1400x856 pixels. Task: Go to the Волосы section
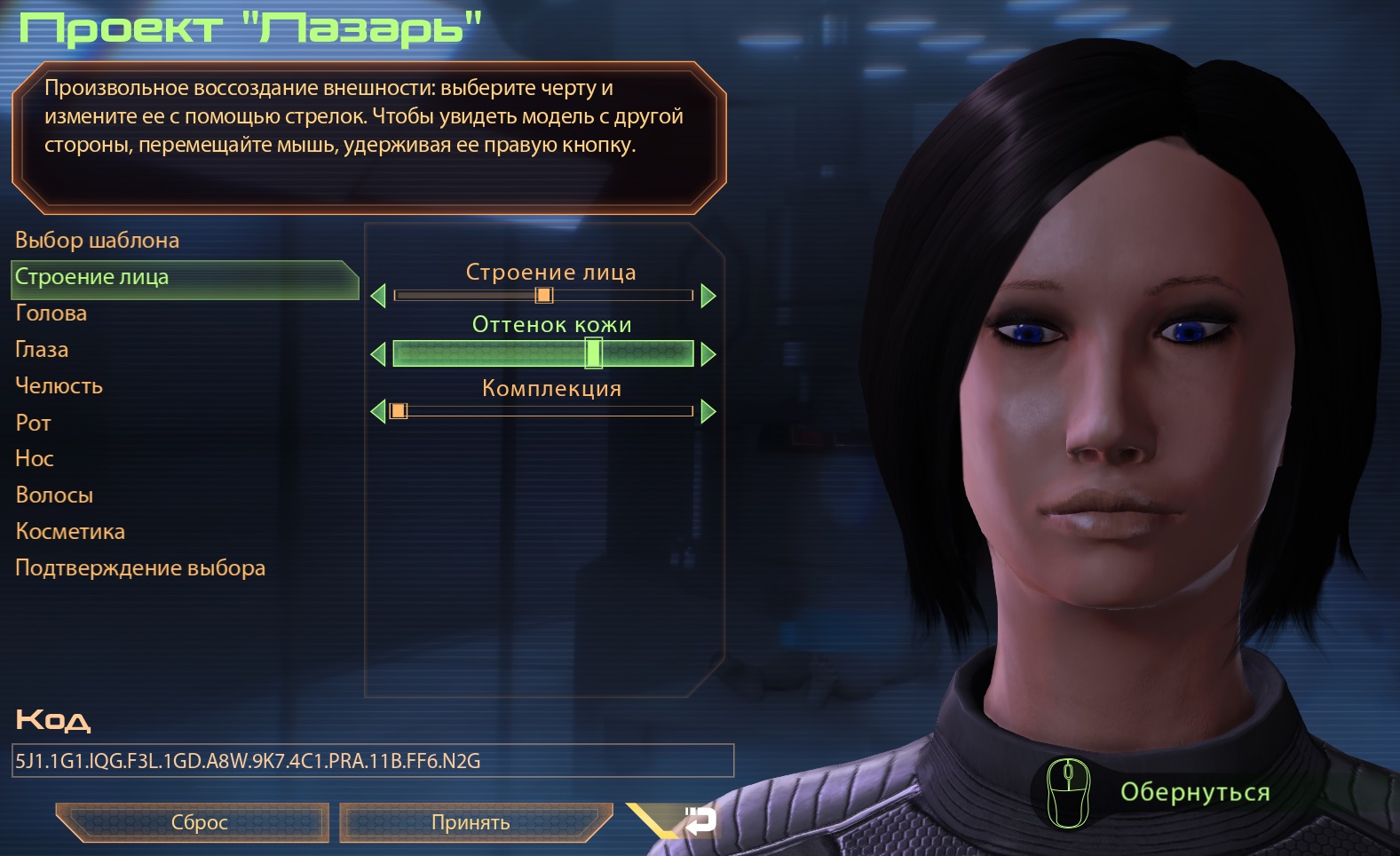54,495
